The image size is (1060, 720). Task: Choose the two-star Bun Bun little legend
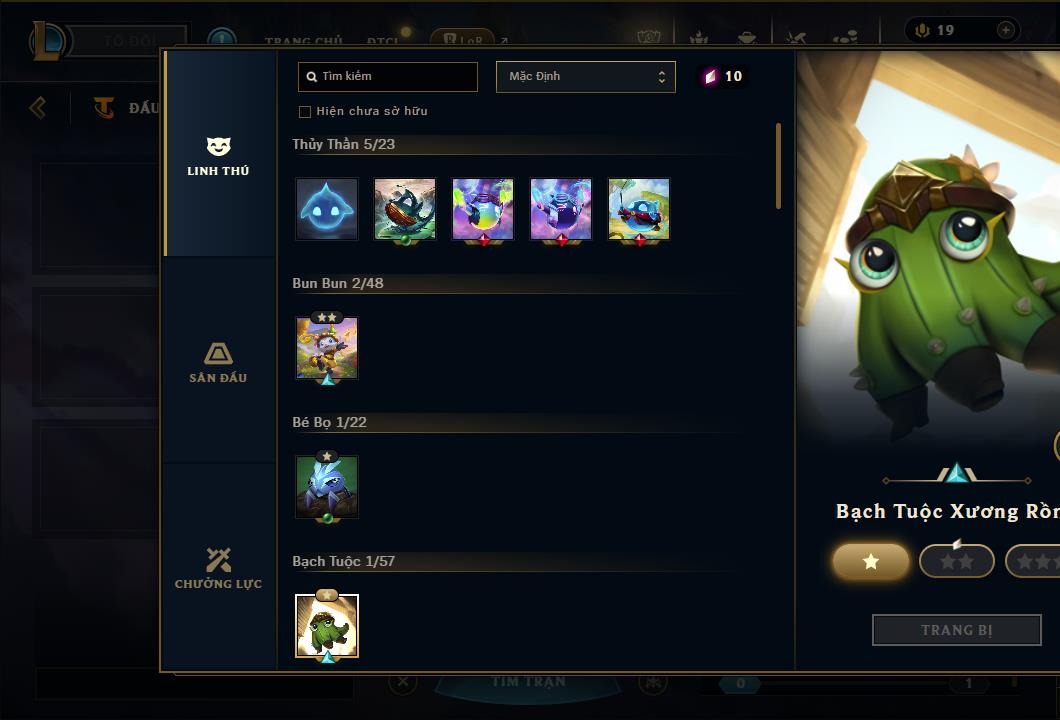(327, 348)
